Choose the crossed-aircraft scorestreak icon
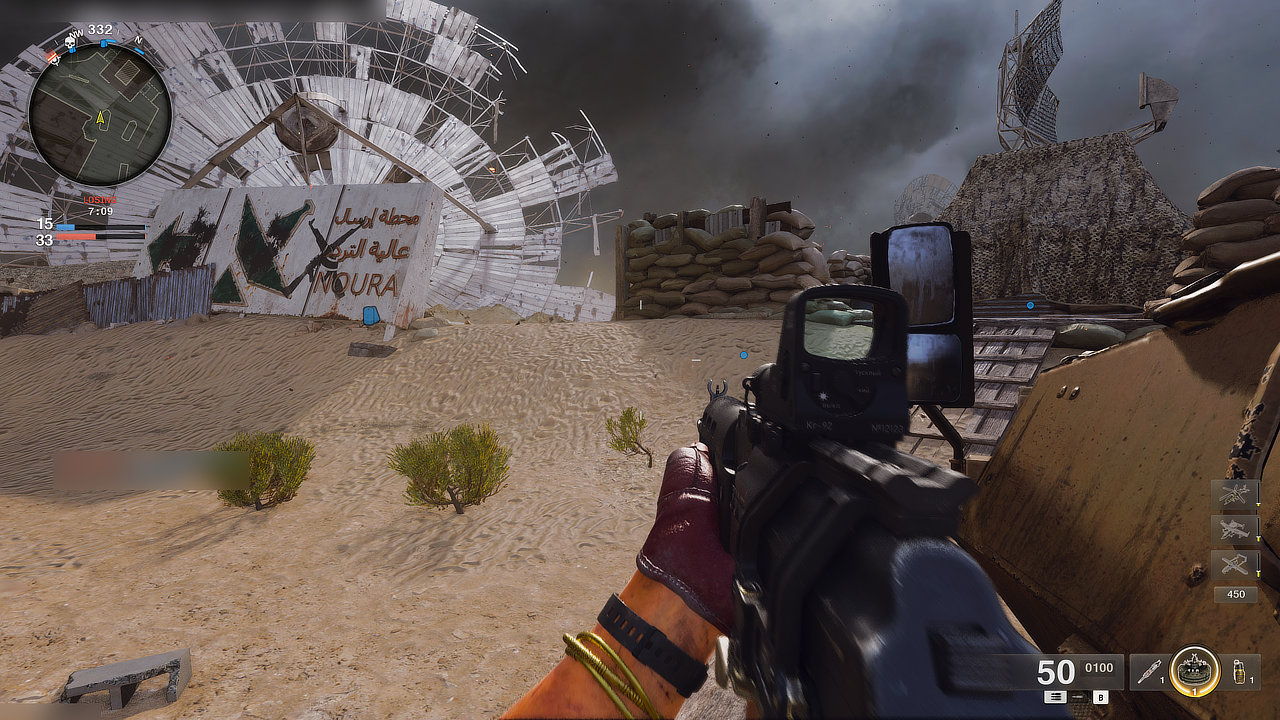 (x=1234, y=565)
